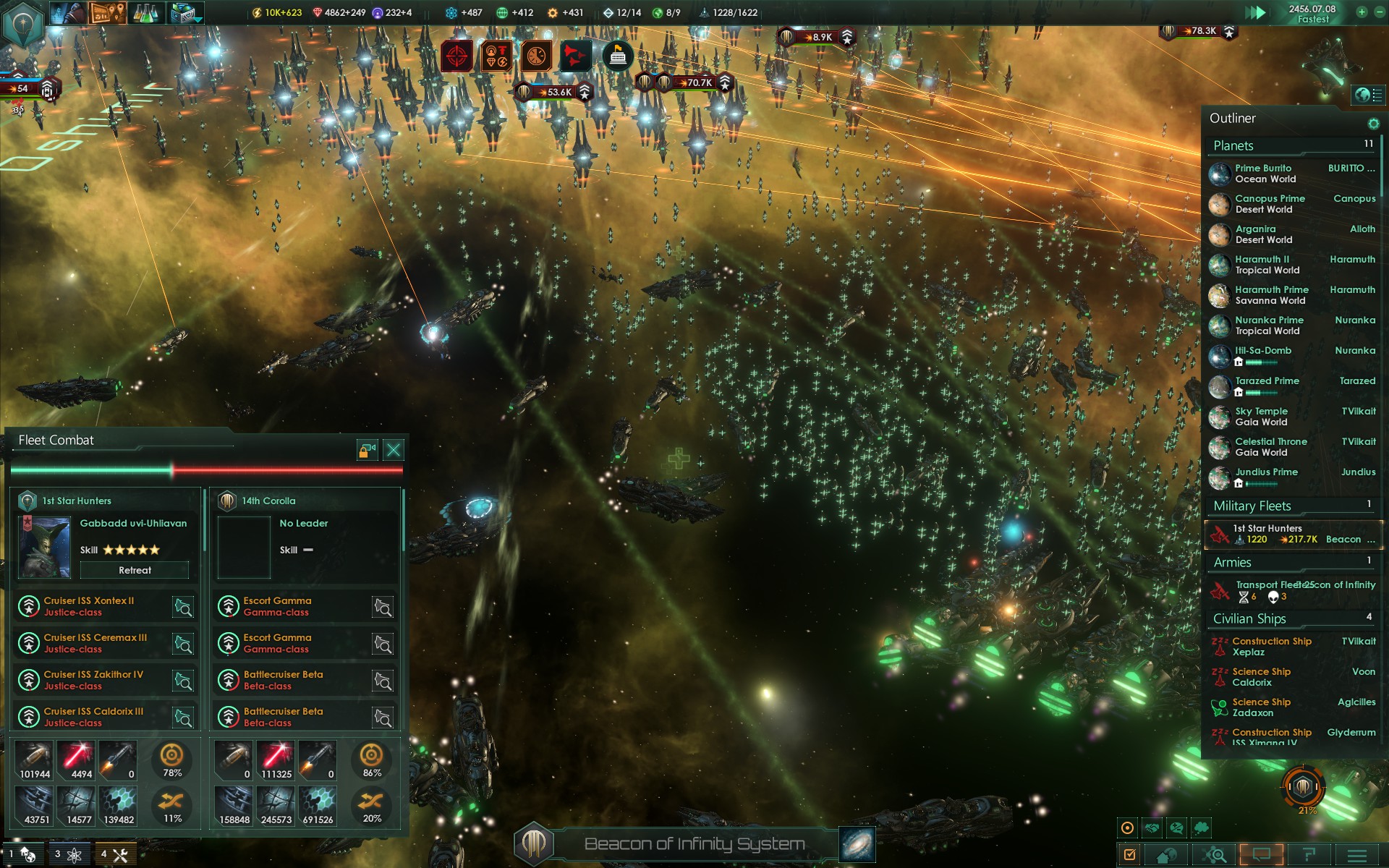Close the Fleet Combat panel
1389x868 pixels.
[394, 451]
